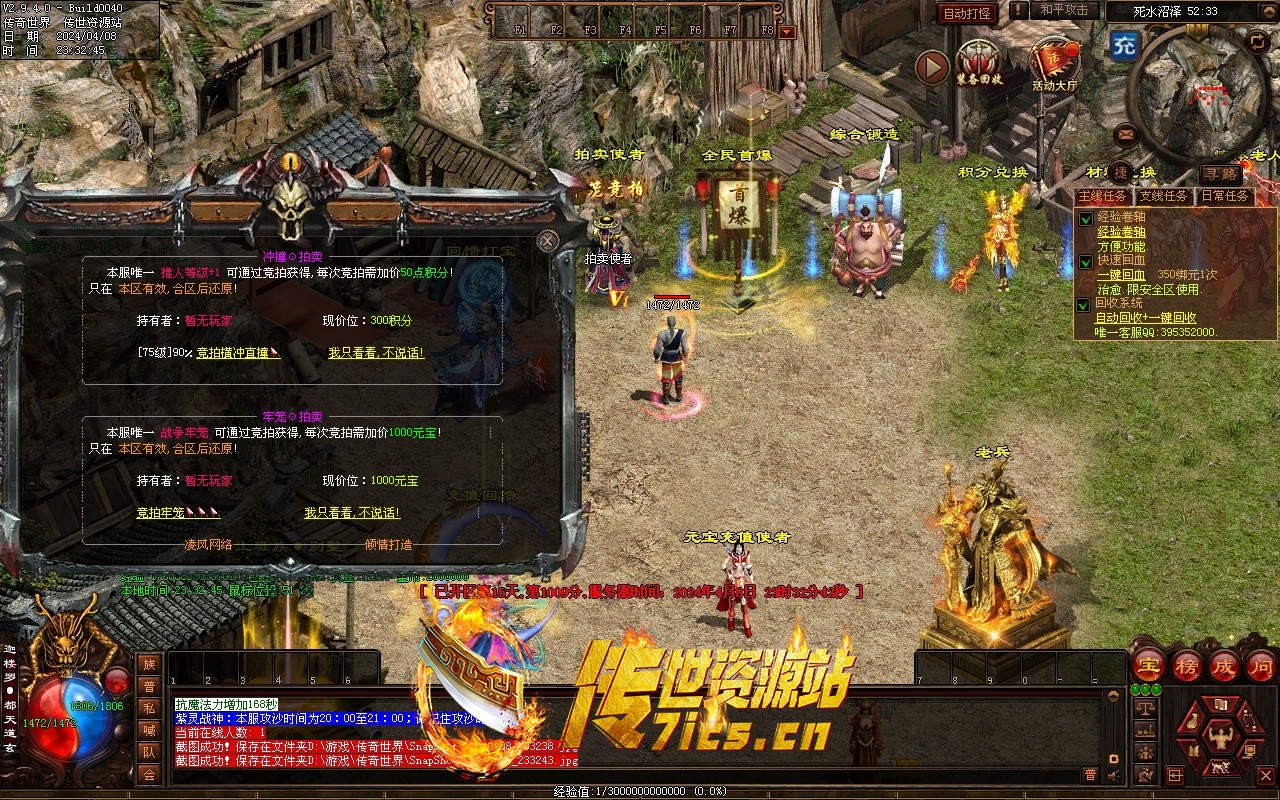Select the 私 private chat channel

(149, 708)
